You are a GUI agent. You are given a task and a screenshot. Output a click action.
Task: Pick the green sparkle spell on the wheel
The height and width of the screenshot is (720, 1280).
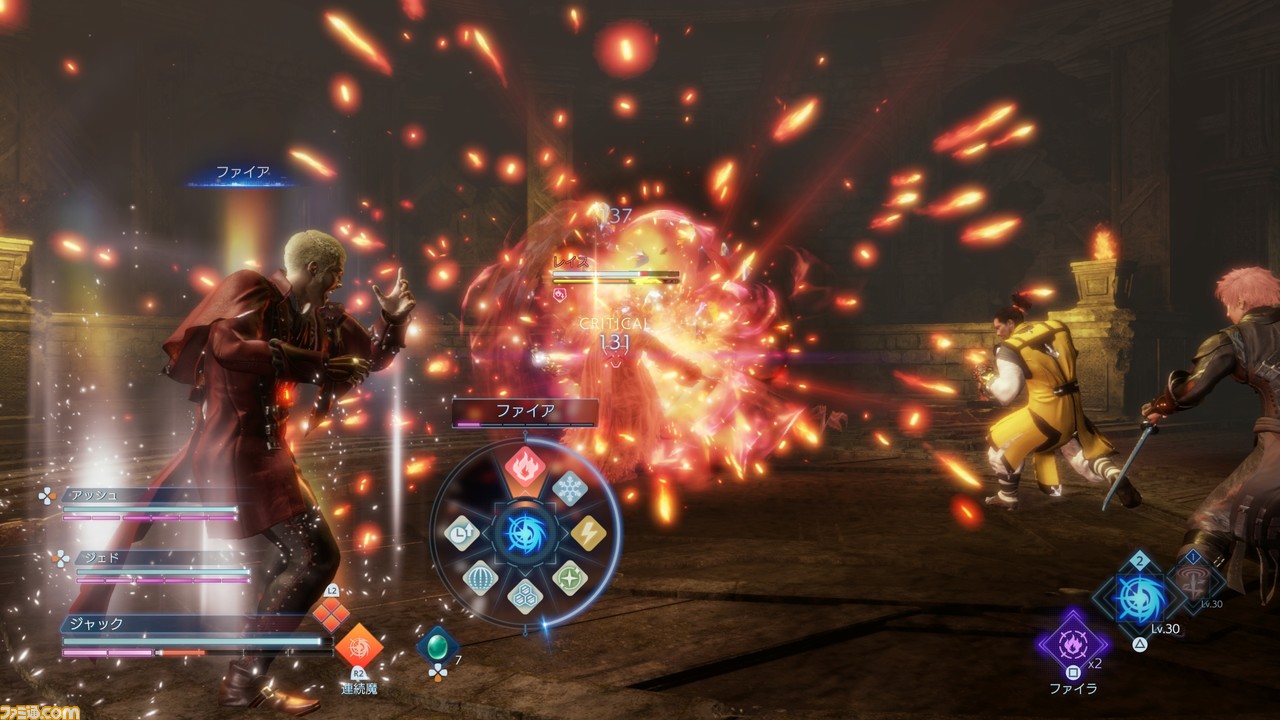(569, 578)
